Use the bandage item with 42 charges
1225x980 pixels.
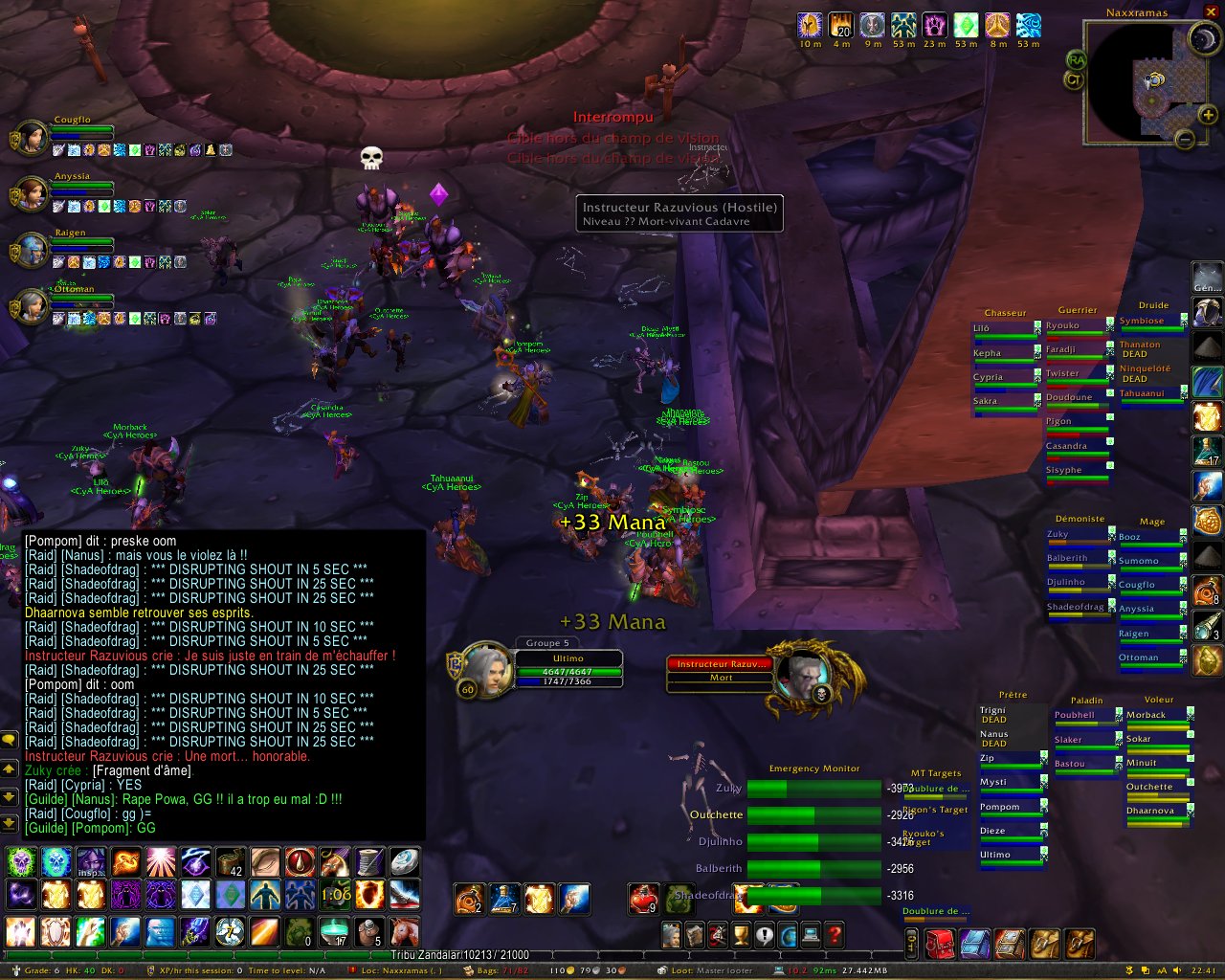230,862
